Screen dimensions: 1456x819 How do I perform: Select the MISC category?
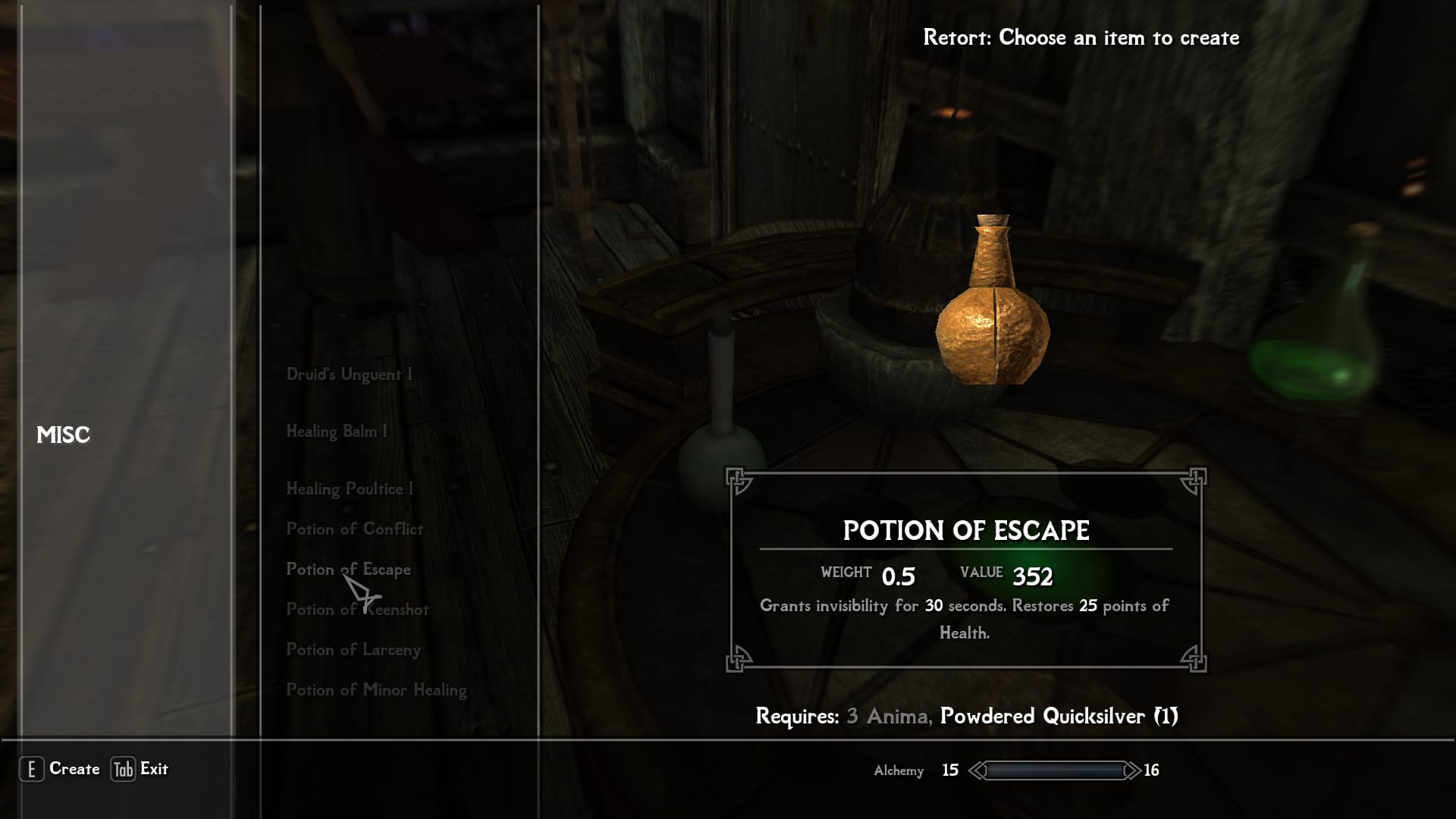[64, 435]
